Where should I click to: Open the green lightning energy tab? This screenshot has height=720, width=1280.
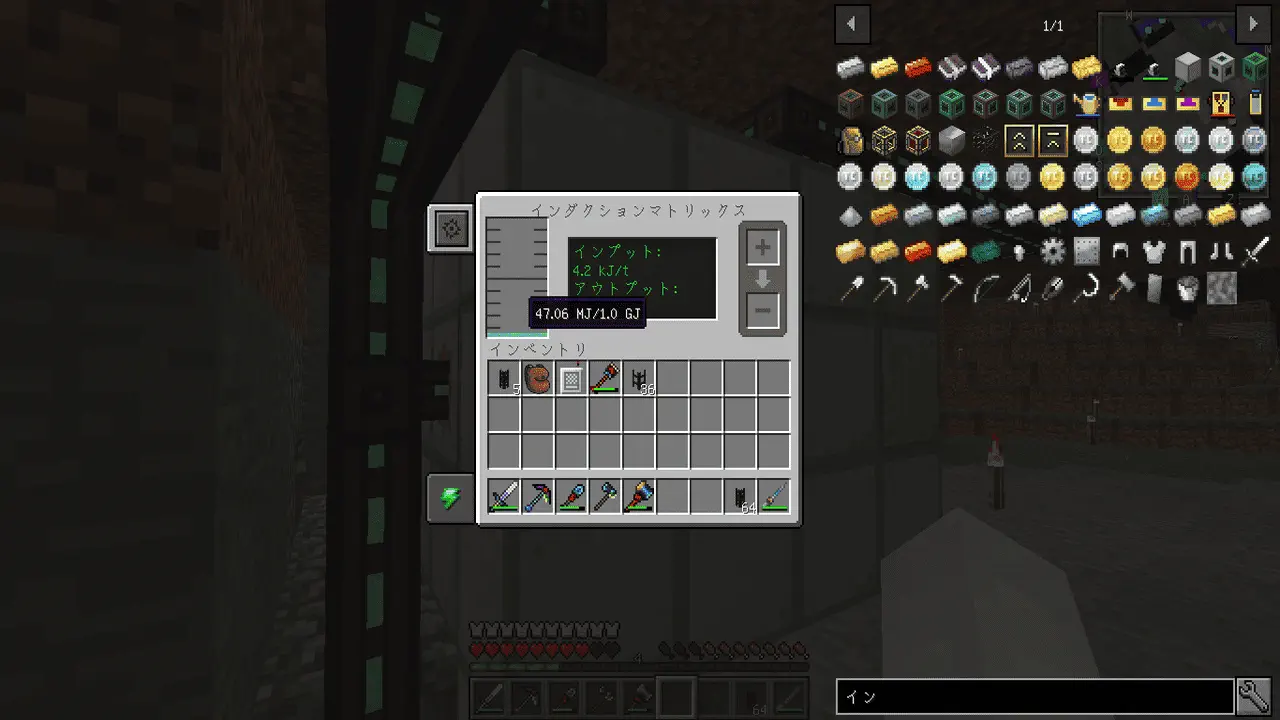451,498
